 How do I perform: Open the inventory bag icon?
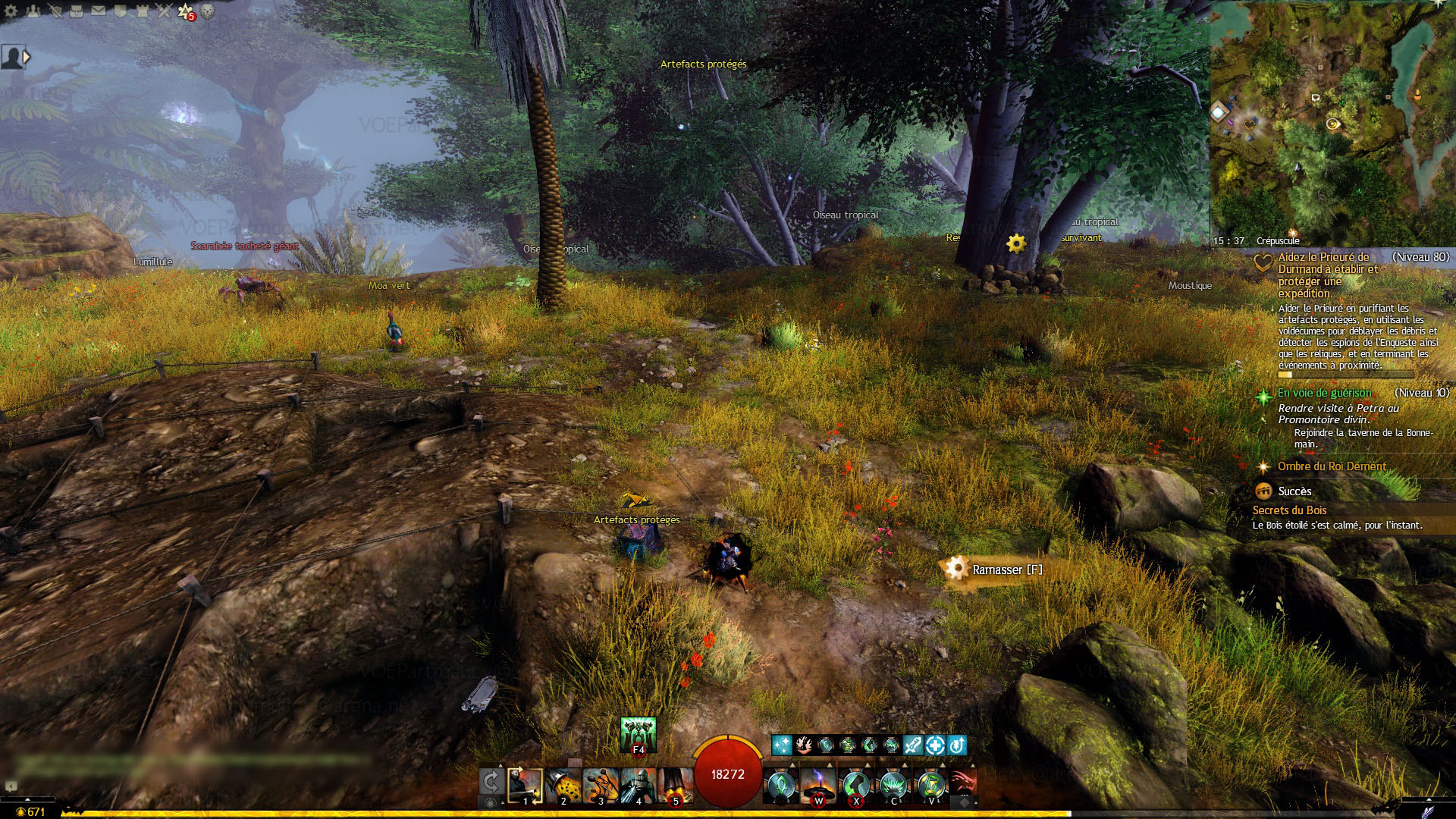click(x=77, y=11)
